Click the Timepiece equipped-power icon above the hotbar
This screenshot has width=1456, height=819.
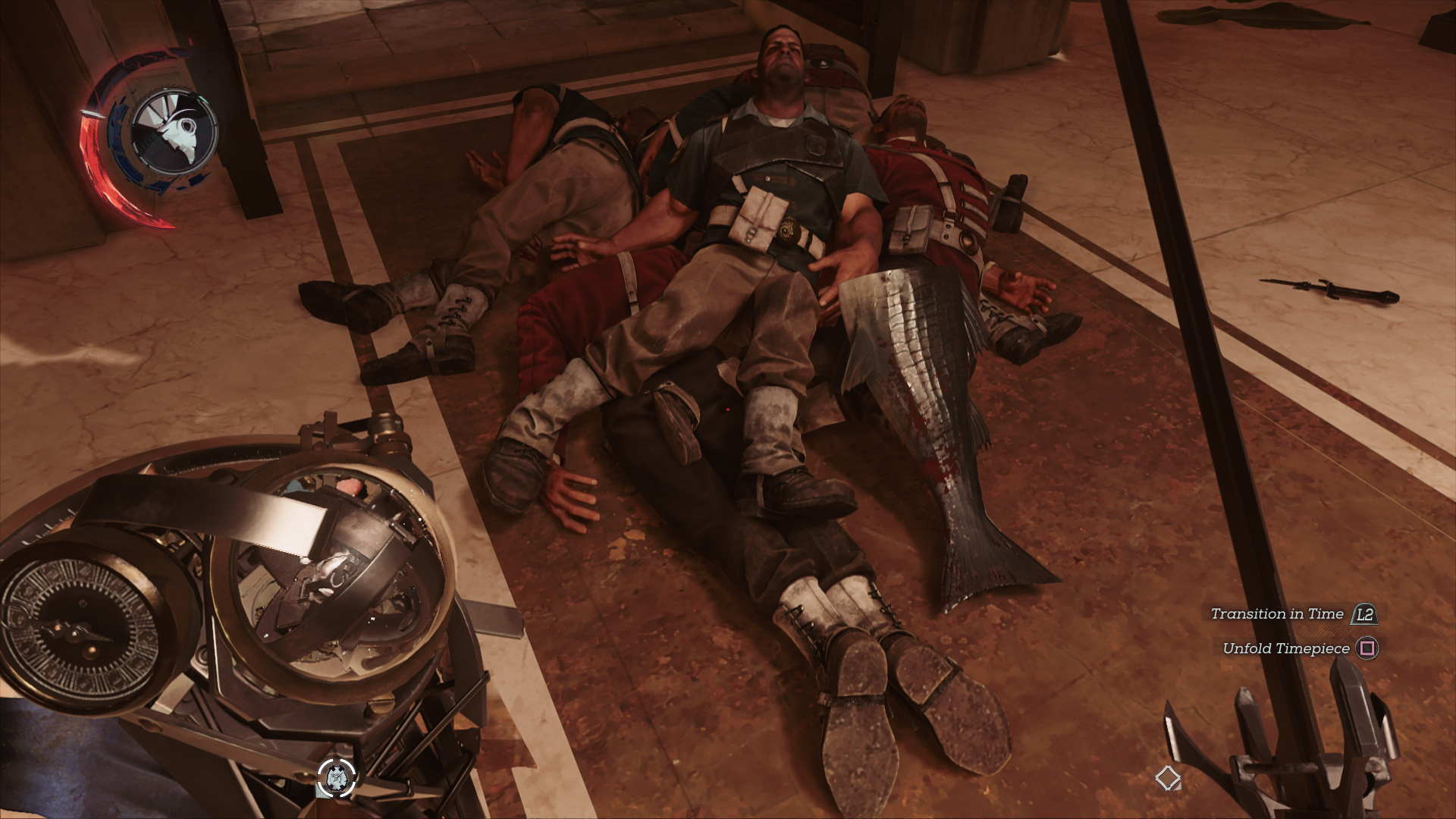tap(336, 777)
